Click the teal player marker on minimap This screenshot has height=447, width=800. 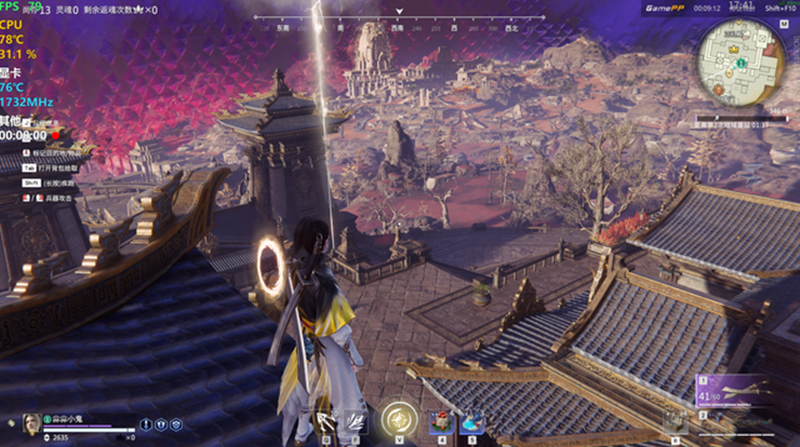pyautogui.click(x=738, y=63)
